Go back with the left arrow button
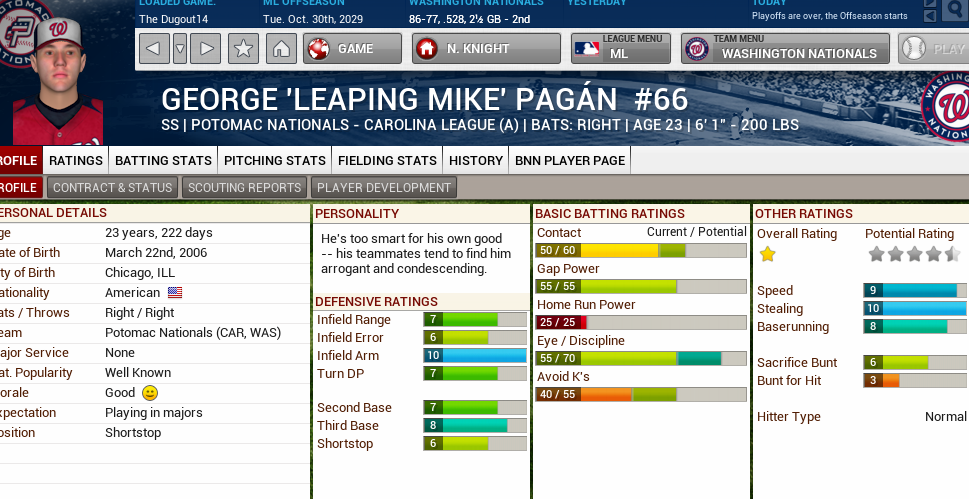969x499 pixels. coord(154,48)
